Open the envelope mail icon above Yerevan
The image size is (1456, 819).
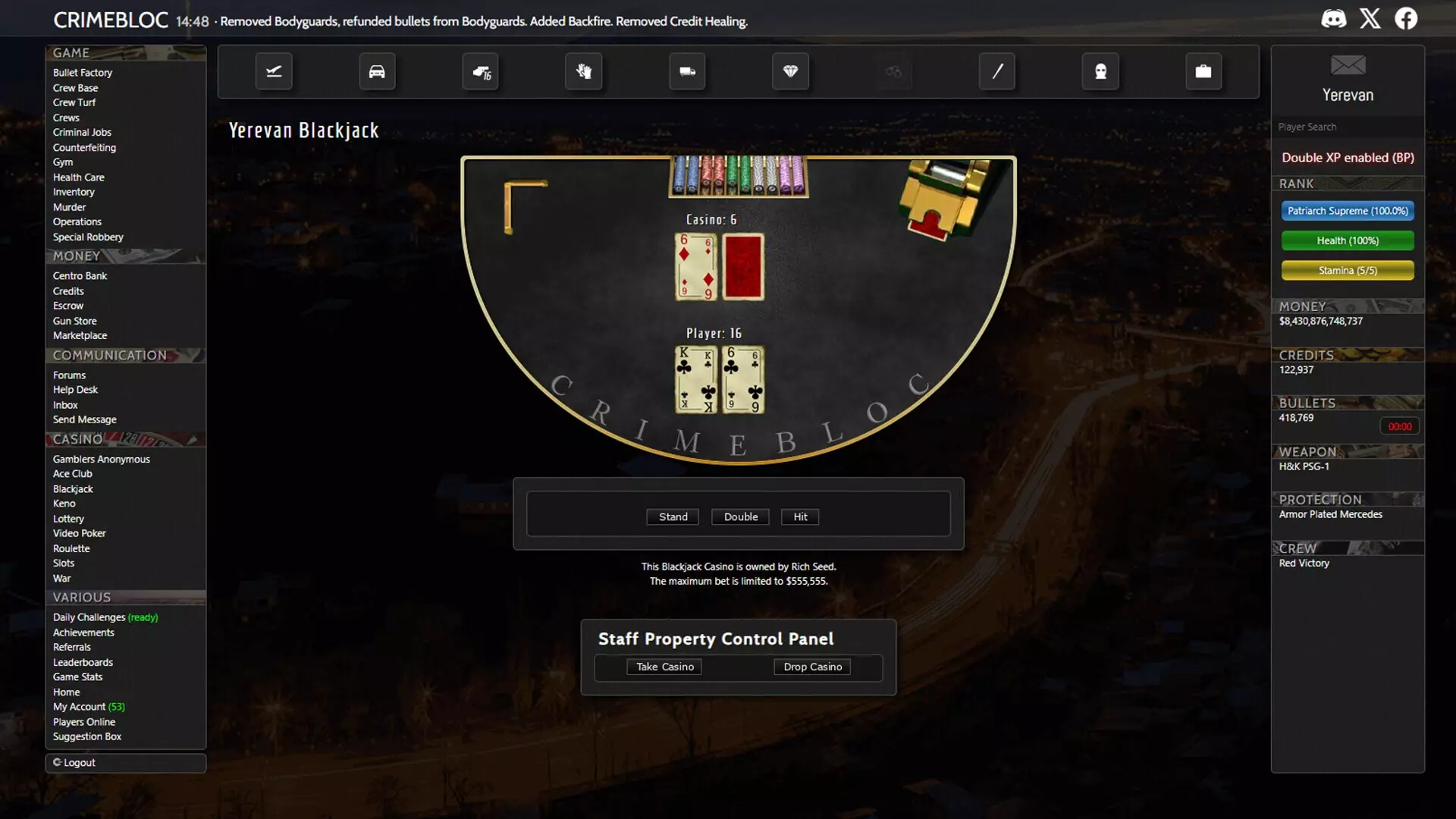[x=1348, y=65]
